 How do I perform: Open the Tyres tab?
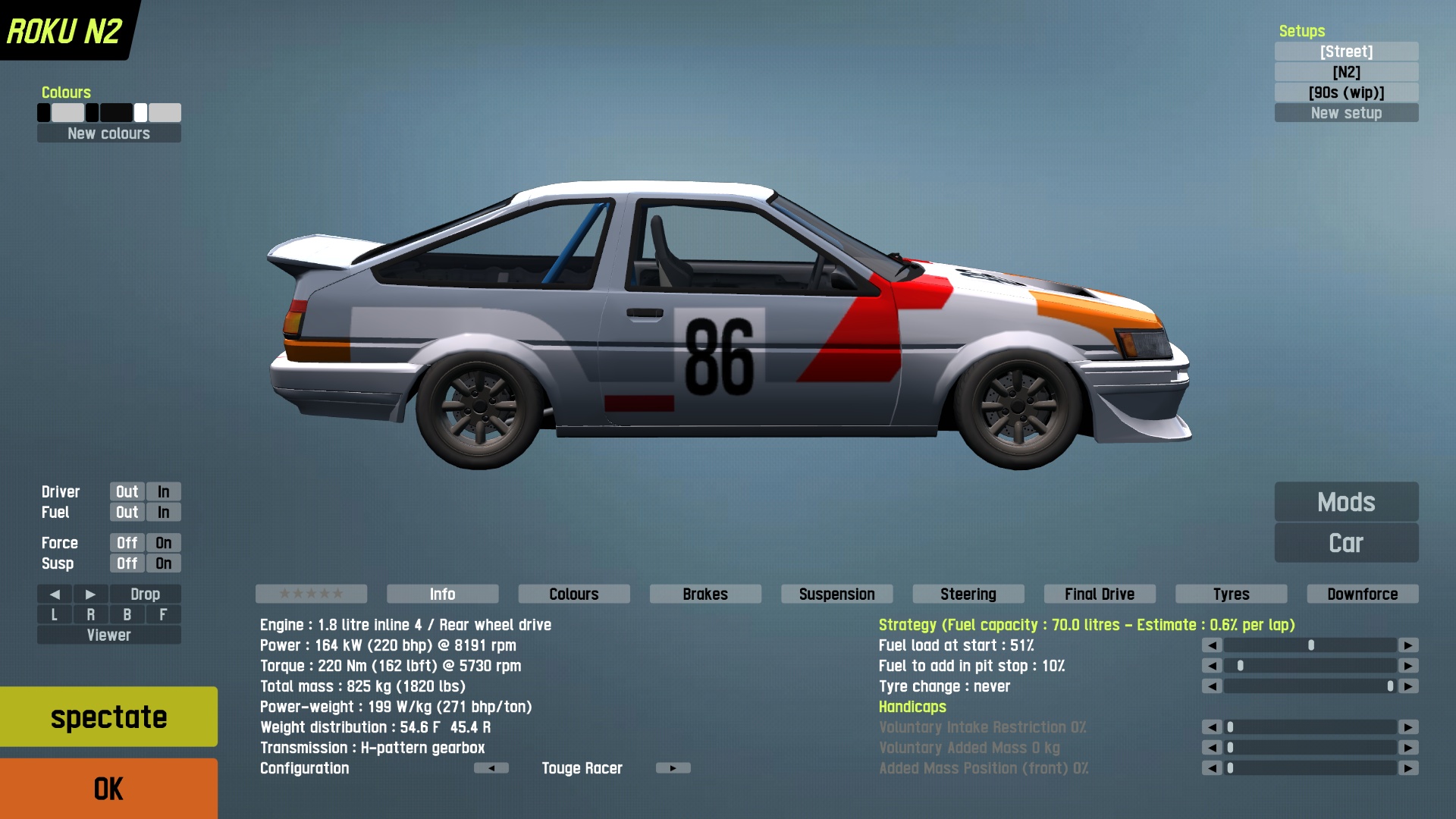[1231, 594]
